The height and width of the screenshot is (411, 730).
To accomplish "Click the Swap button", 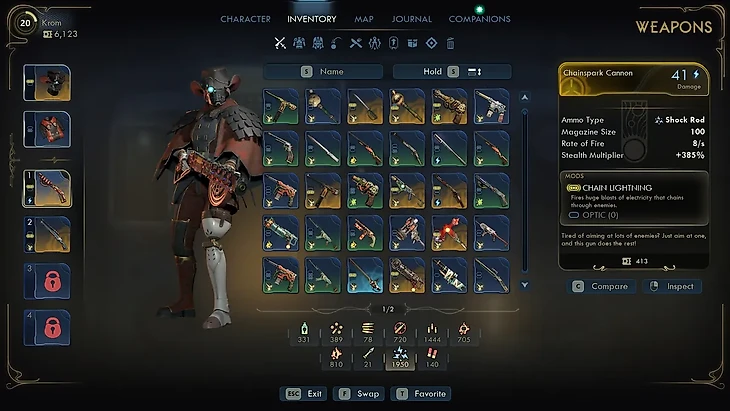I will (x=359, y=394).
